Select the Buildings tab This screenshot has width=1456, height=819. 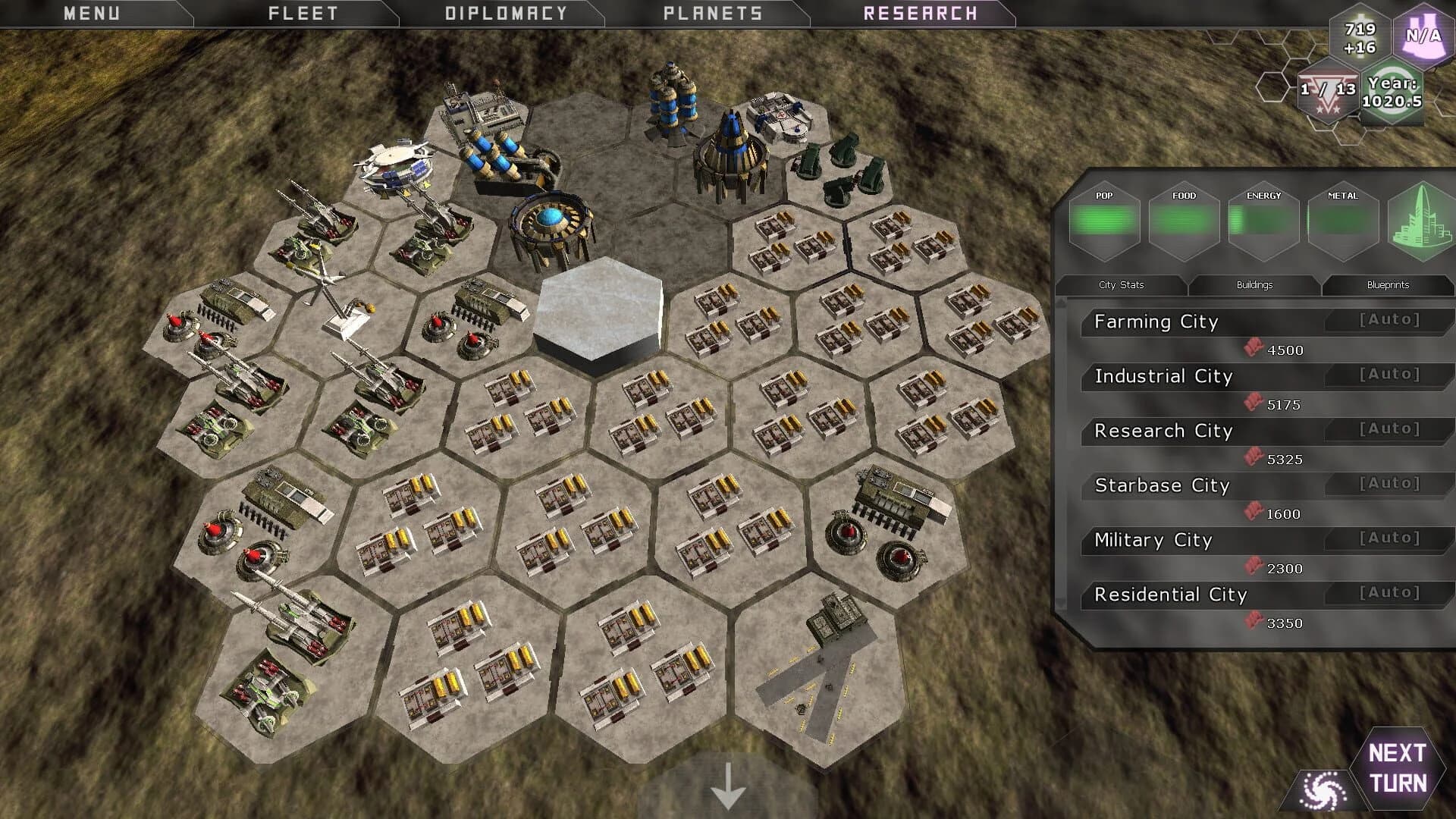[1254, 285]
